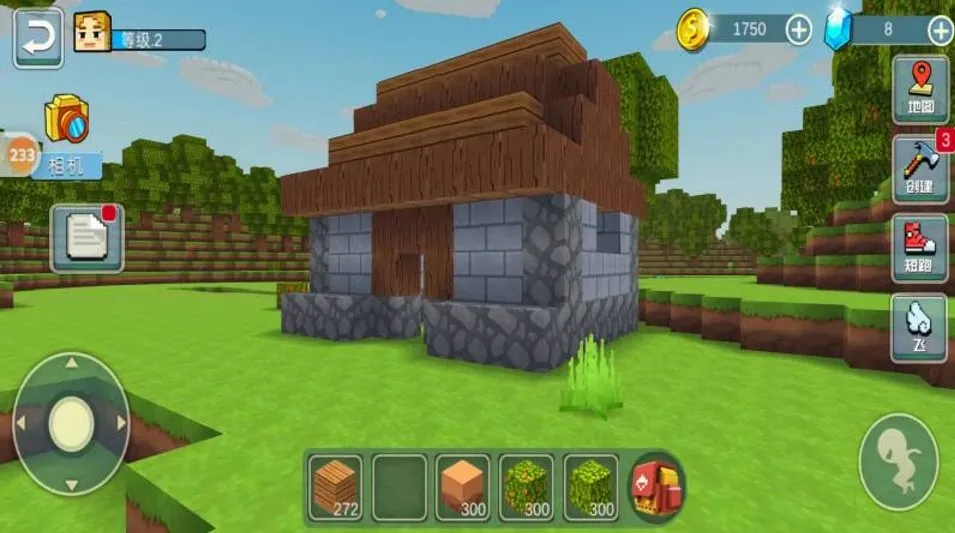The width and height of the screenshot is (955, 533).
Task: Tap the up arrow on movement joystick
Action: [x=71, y=364]
